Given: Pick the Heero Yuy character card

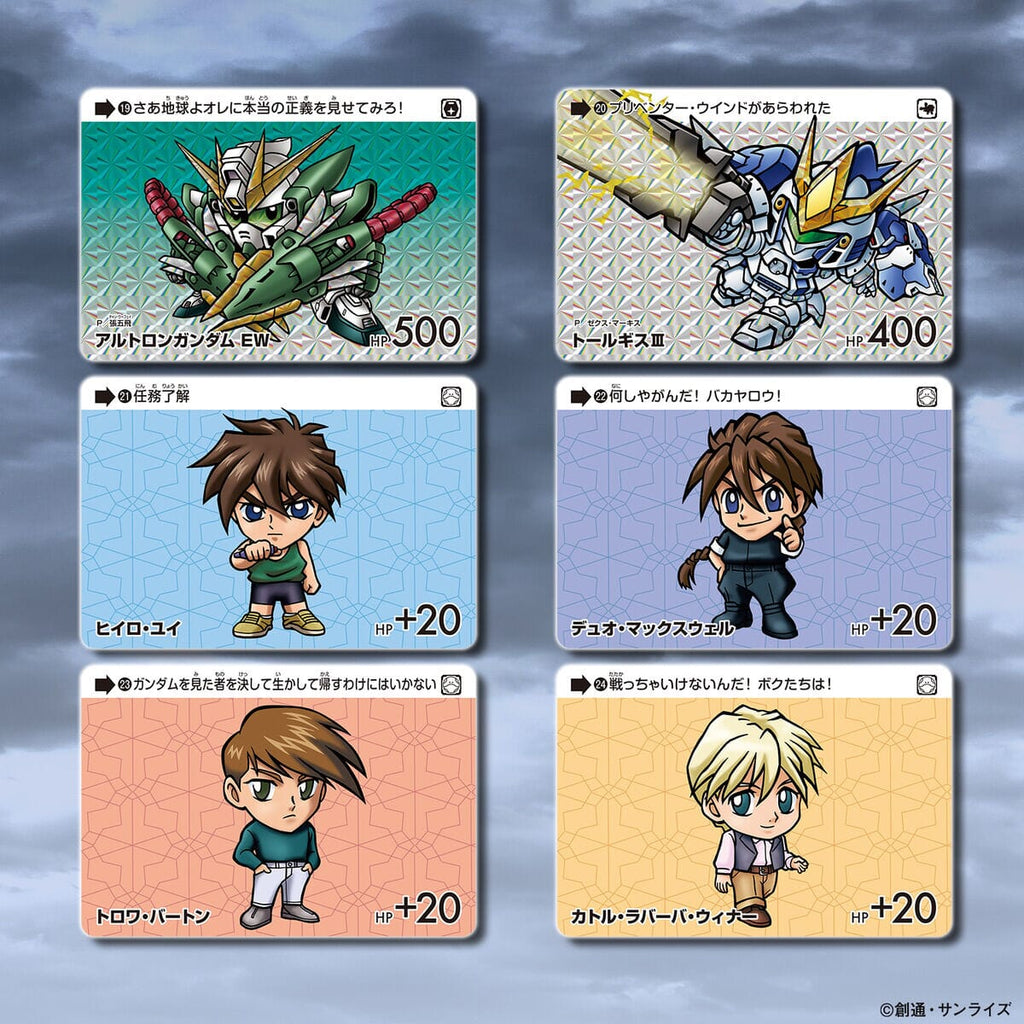Looking at the screenshot, I should coord(278,514).
